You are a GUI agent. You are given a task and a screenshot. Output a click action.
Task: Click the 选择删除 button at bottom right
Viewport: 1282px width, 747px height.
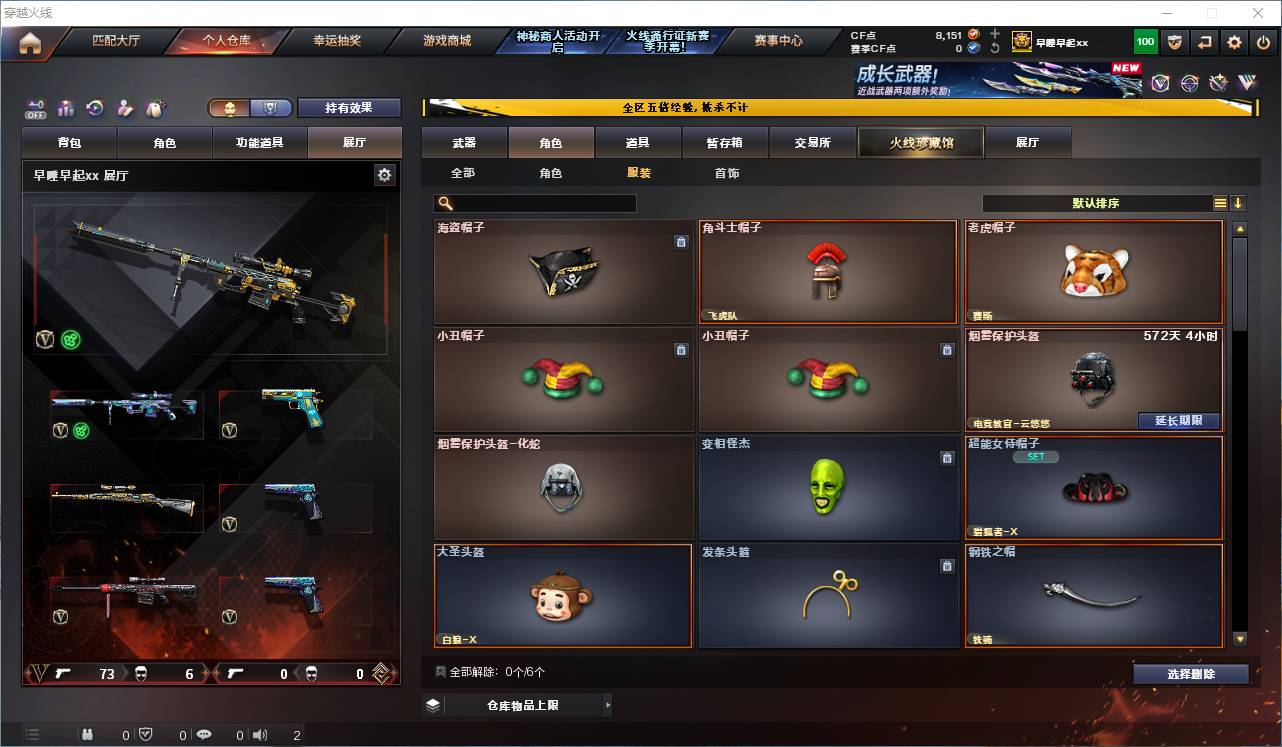[x=1191, y=674]
